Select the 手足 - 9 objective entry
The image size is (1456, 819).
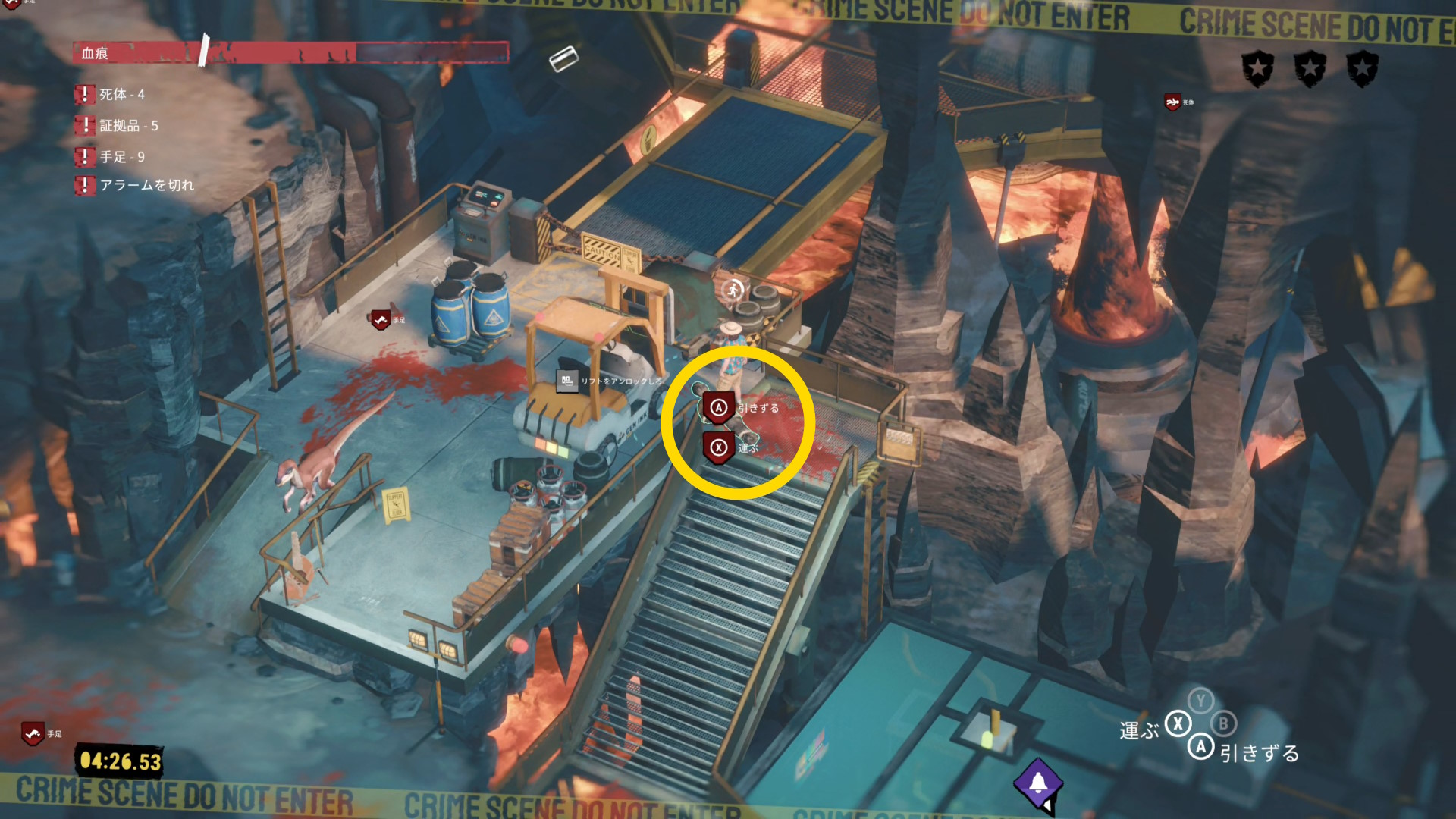click(121, 157)
